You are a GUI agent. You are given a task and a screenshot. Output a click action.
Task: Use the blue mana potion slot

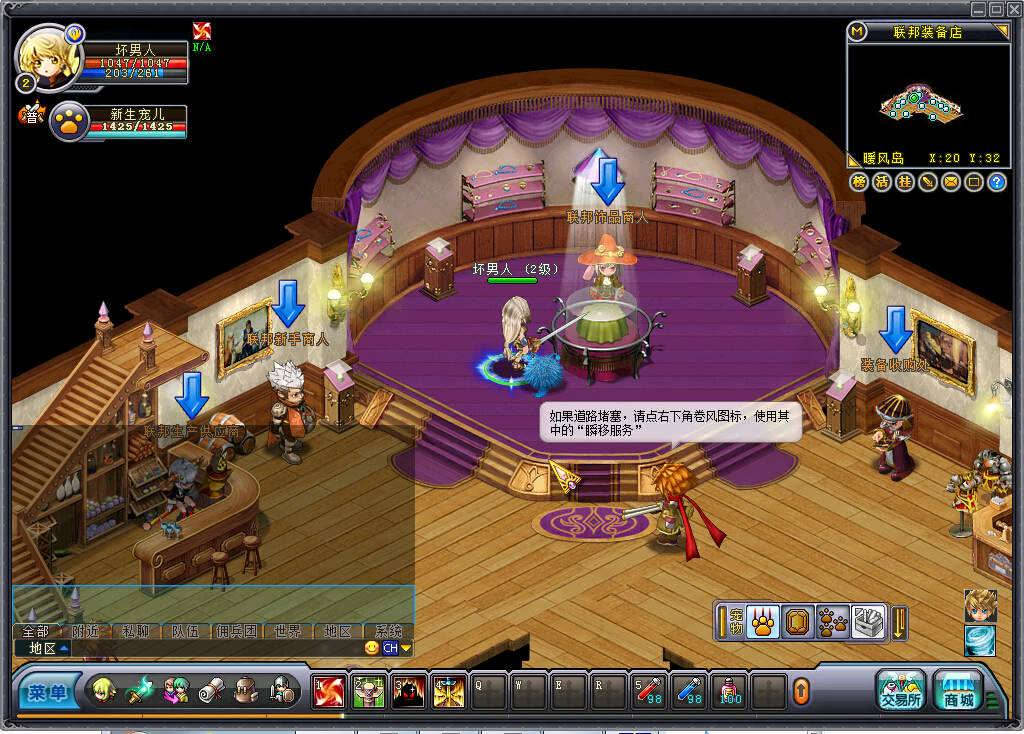(688, 691)
